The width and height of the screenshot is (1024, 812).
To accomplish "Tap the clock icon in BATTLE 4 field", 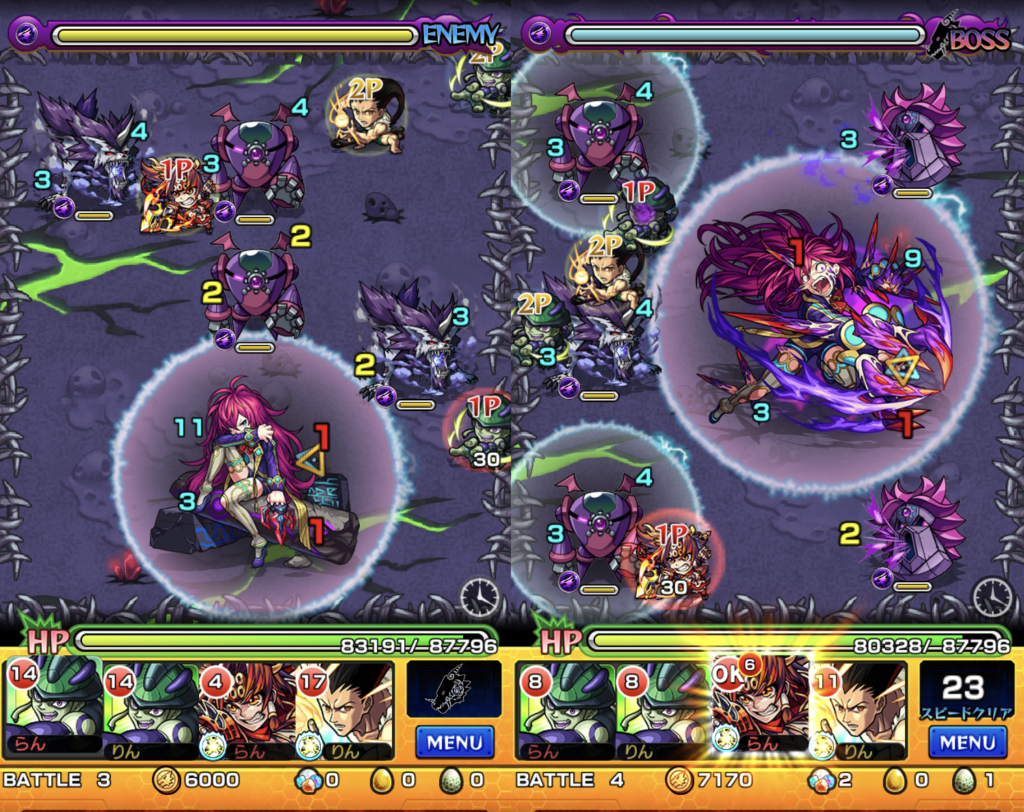I will [991, 597].
